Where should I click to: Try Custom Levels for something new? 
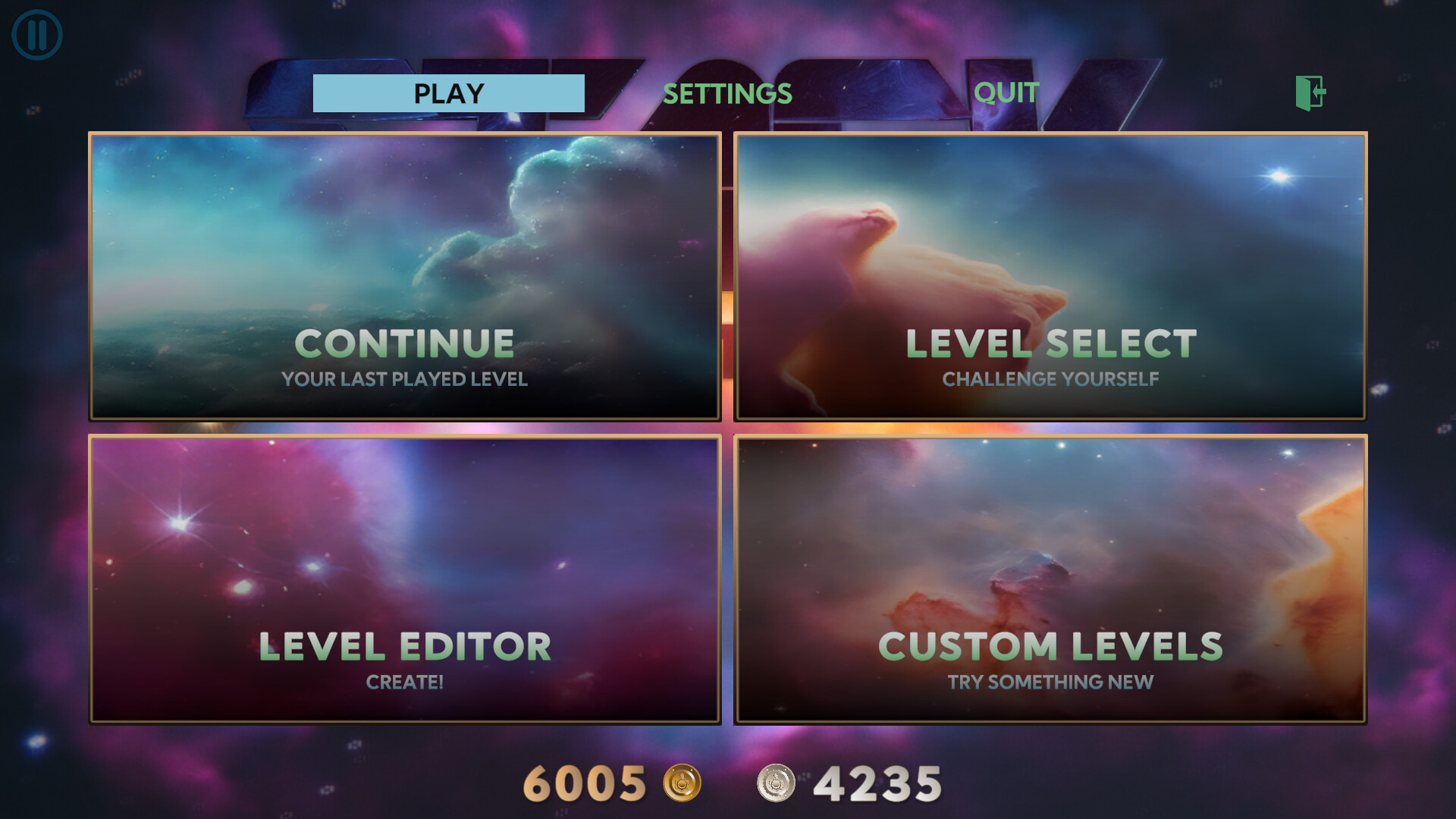pos(1050,646)
